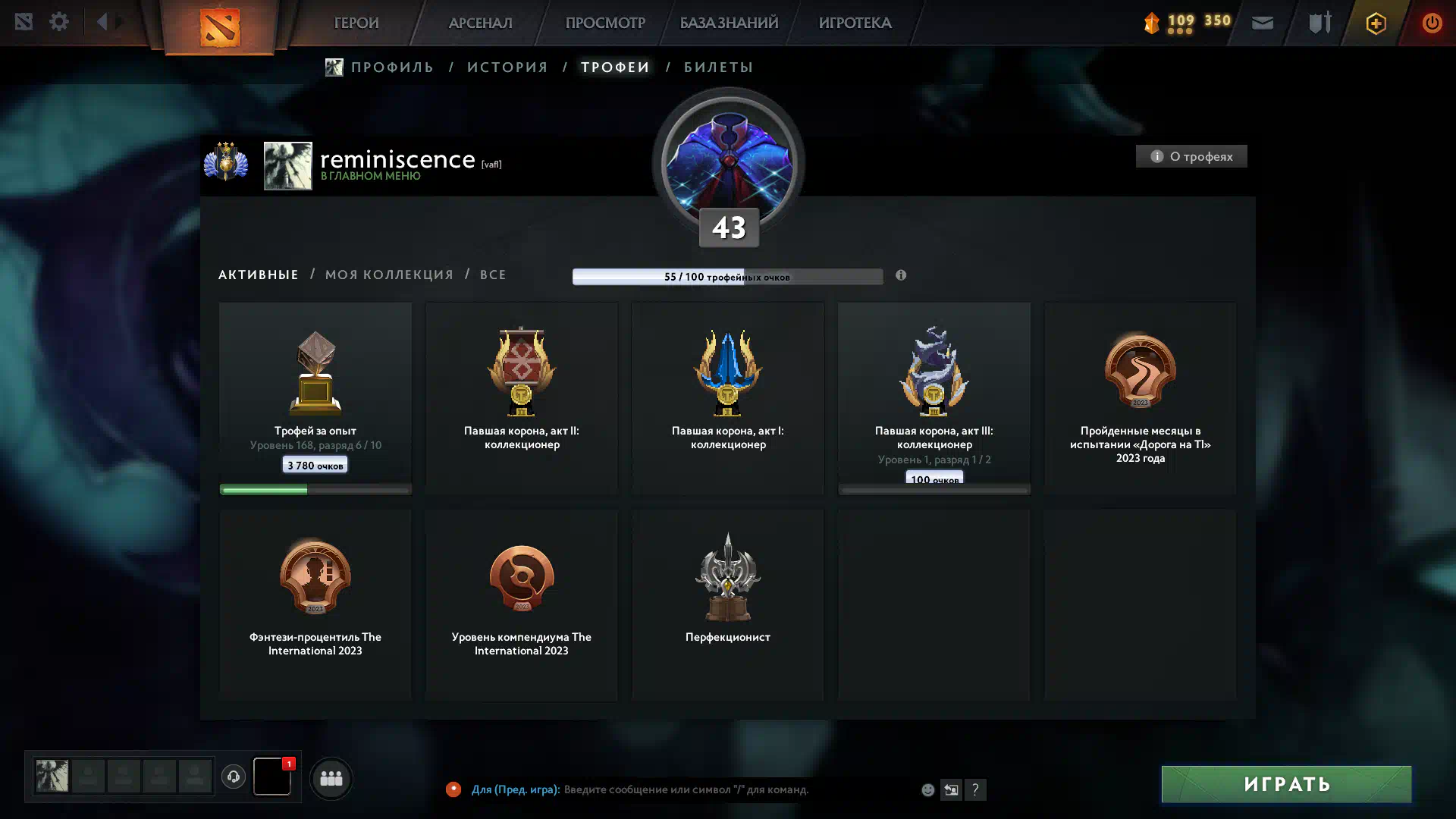Open the settings gear icon
Viewport: 1456px width, 819px height.
tap(59, 22)
